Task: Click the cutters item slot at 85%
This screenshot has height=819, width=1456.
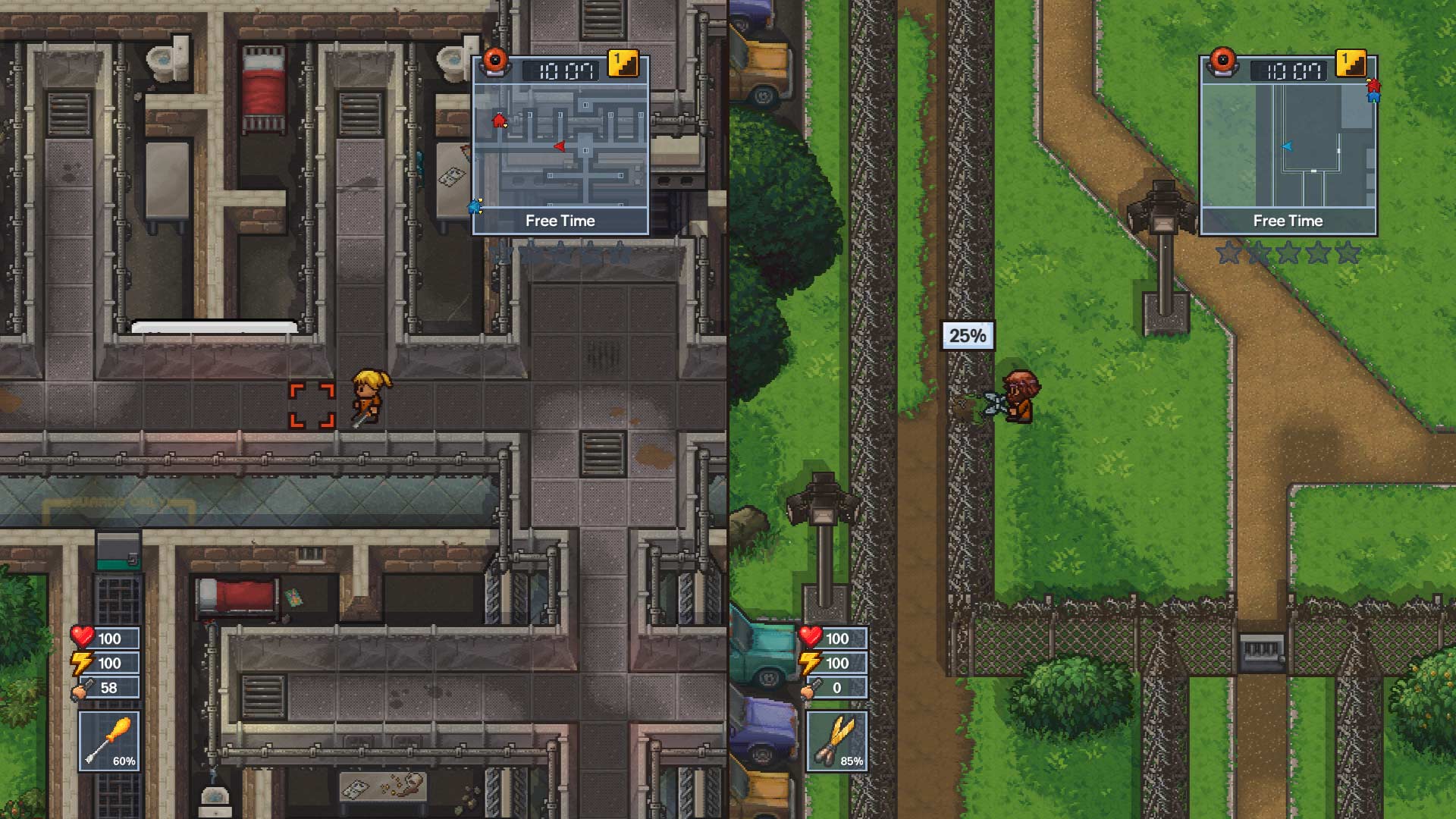Action: pos(838,742)
